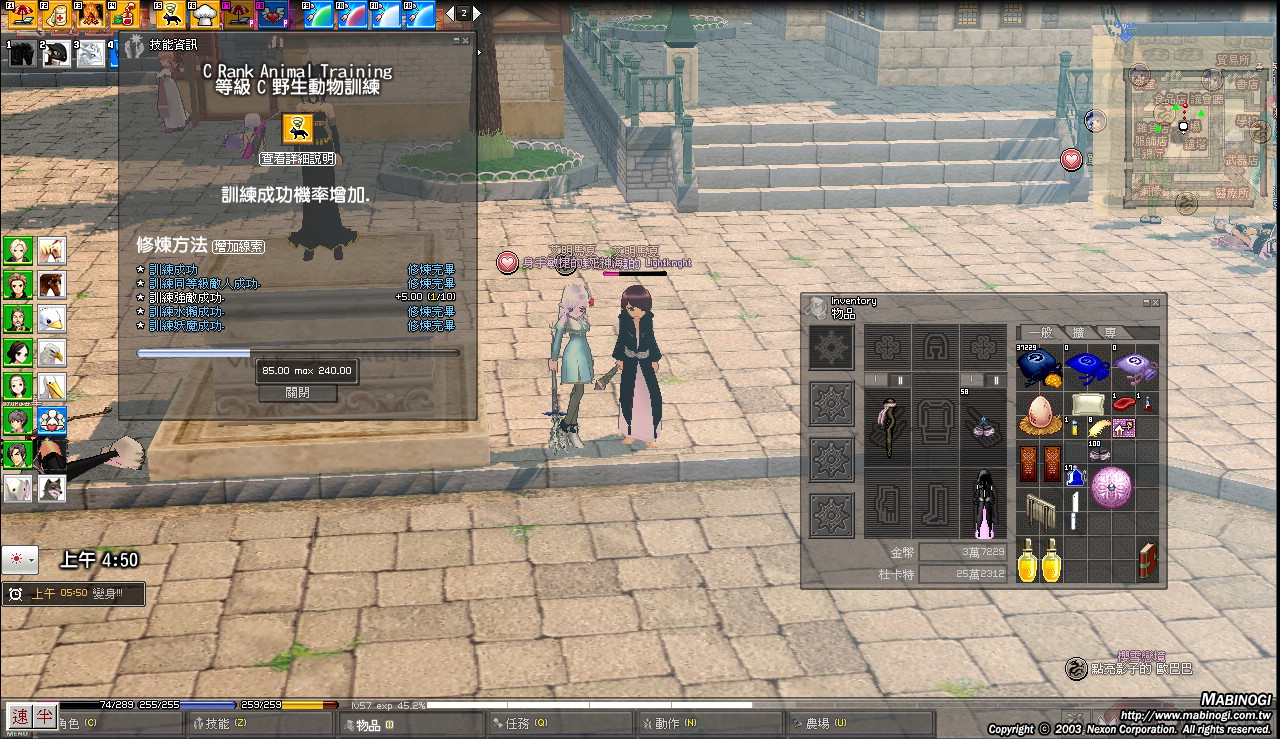Activate the campfire skill hotkey icon
1280x739 pixels.
(x=91, y=14)
